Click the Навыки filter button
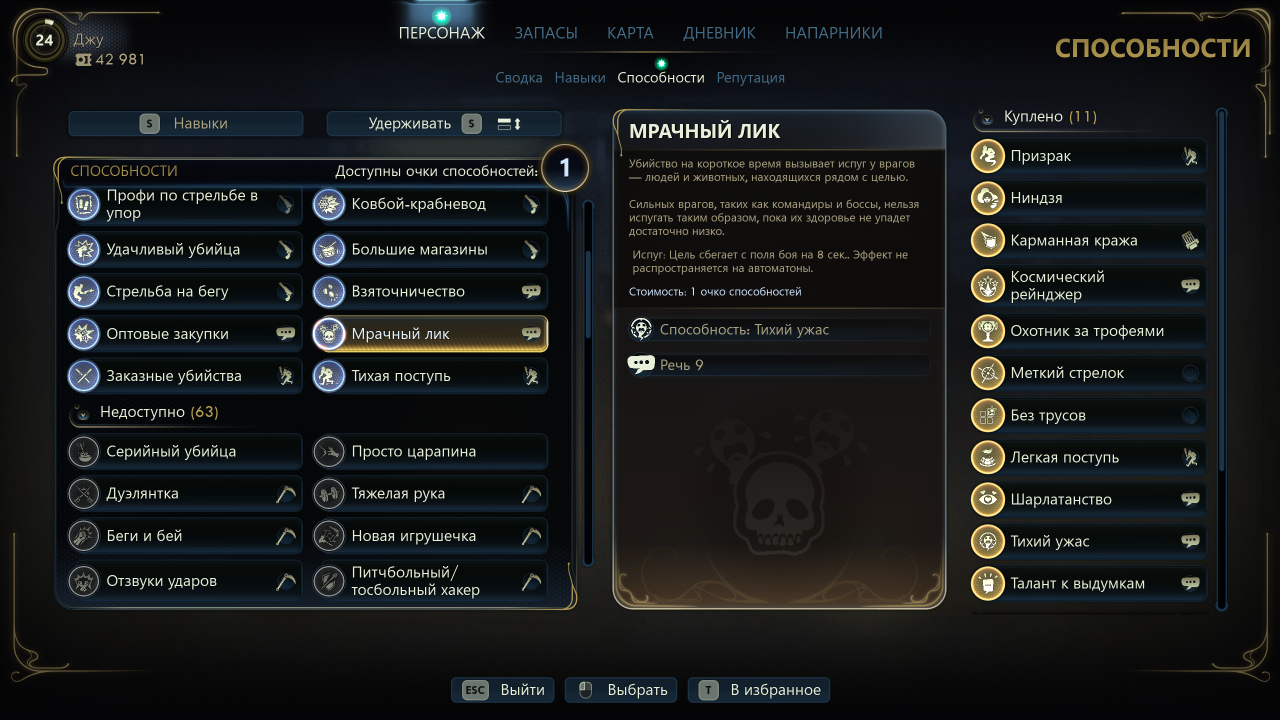1280x720 pixels. coord(186,124)
